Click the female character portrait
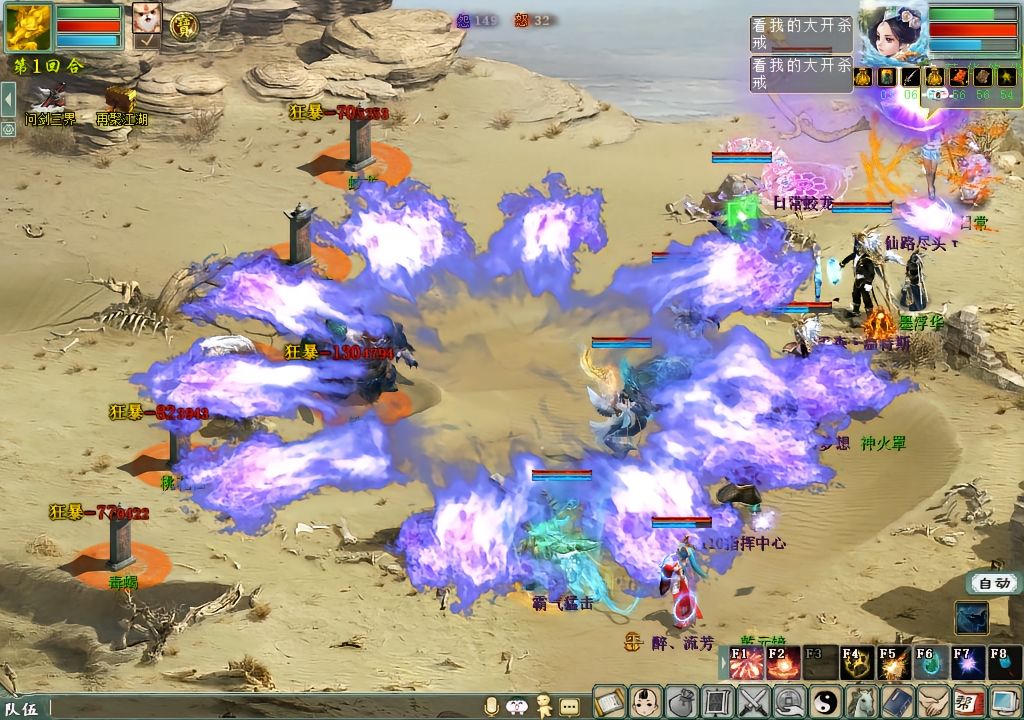Viewport: 1024px width, 720px height. click(892, 33)
